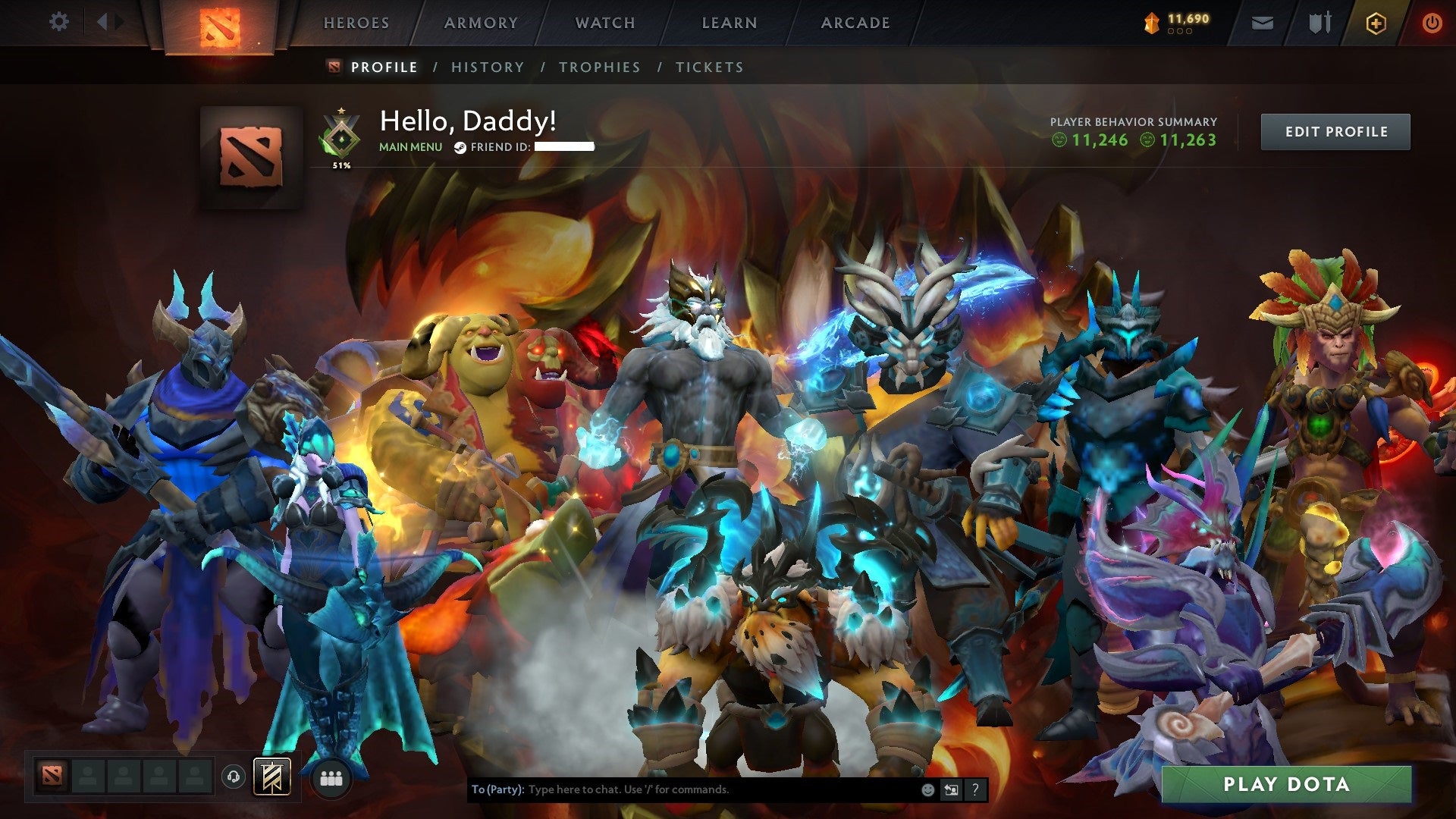
Task: Open the Arcade section
Action: coord(855,23)
